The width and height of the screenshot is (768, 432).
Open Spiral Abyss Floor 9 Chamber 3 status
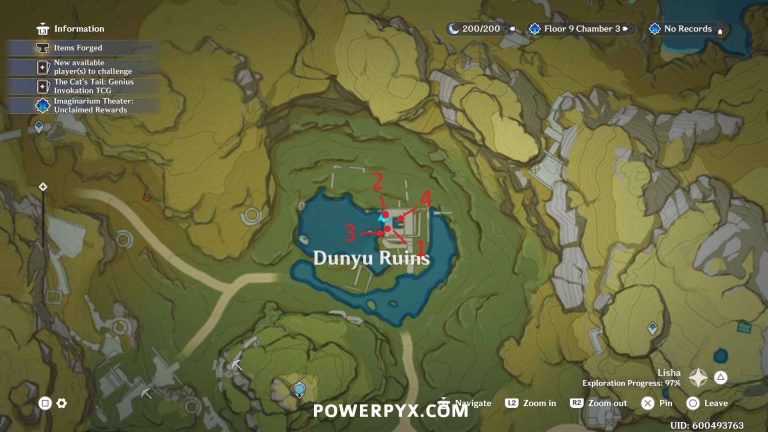[x=574, y=29]
